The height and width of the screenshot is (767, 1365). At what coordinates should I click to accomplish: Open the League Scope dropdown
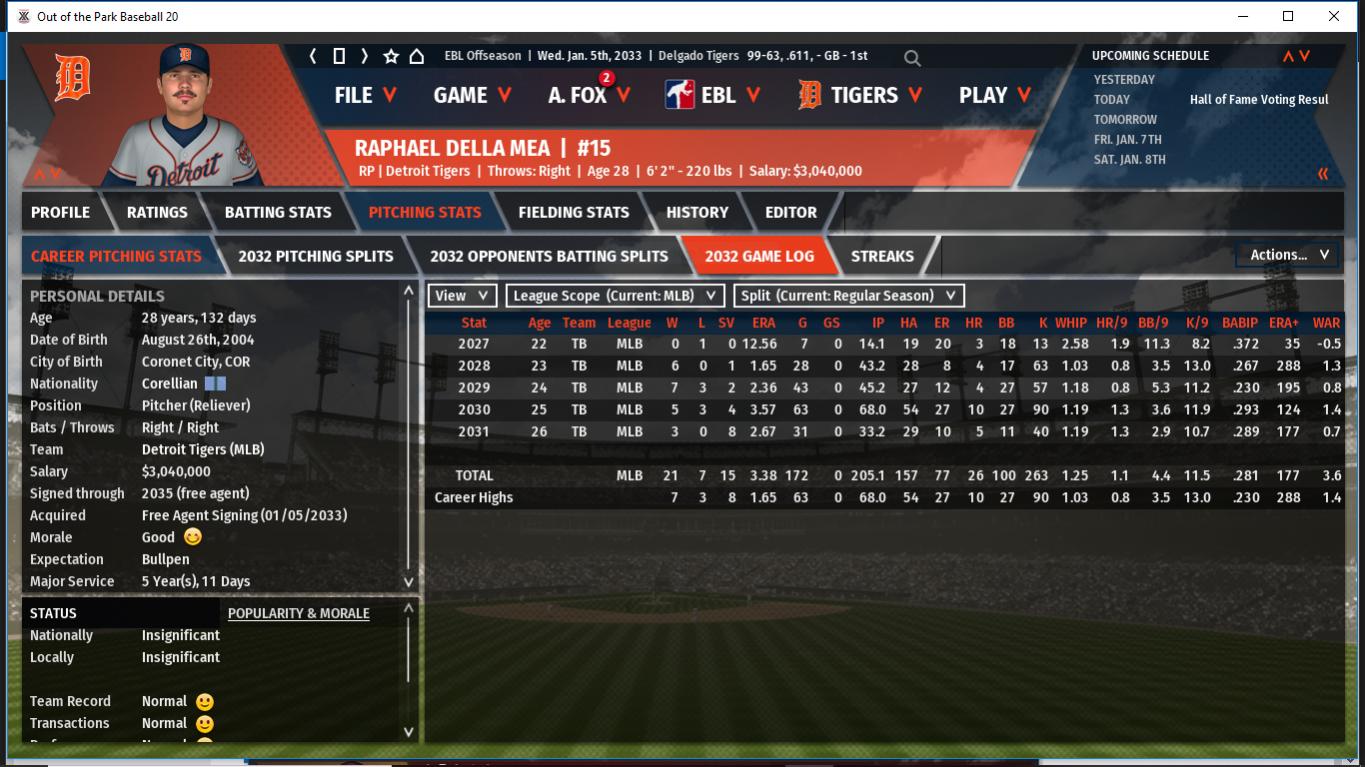[615, 295]
